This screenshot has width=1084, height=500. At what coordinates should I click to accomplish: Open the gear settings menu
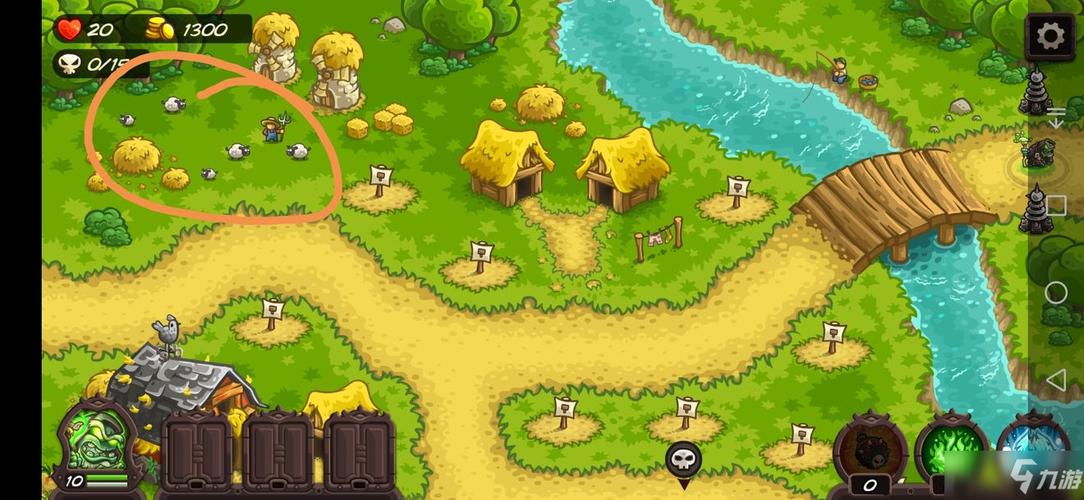click(x=1050, y=37)
